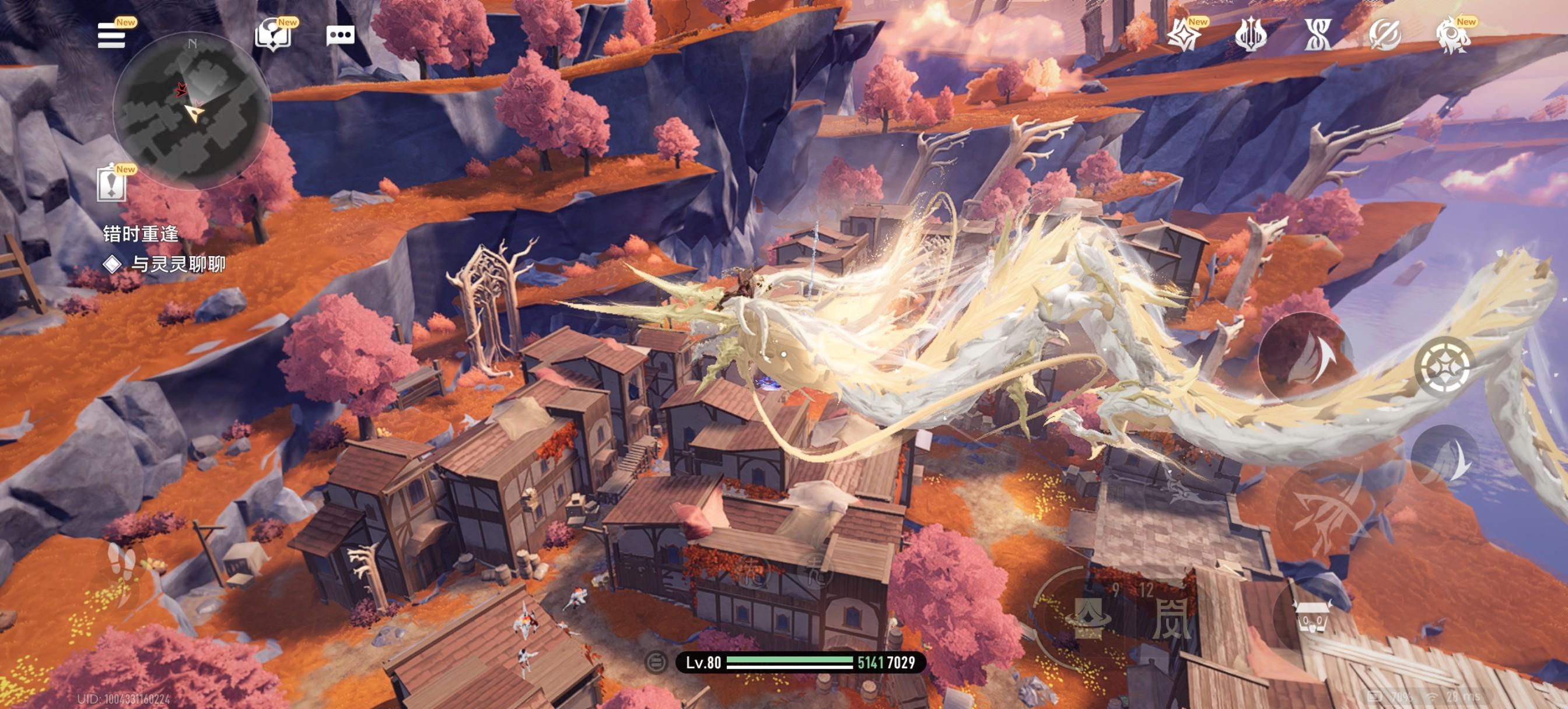Track the 与灵灵聊聊 quest objective
Screen dimensions: 1568x709
coord(177,264)
